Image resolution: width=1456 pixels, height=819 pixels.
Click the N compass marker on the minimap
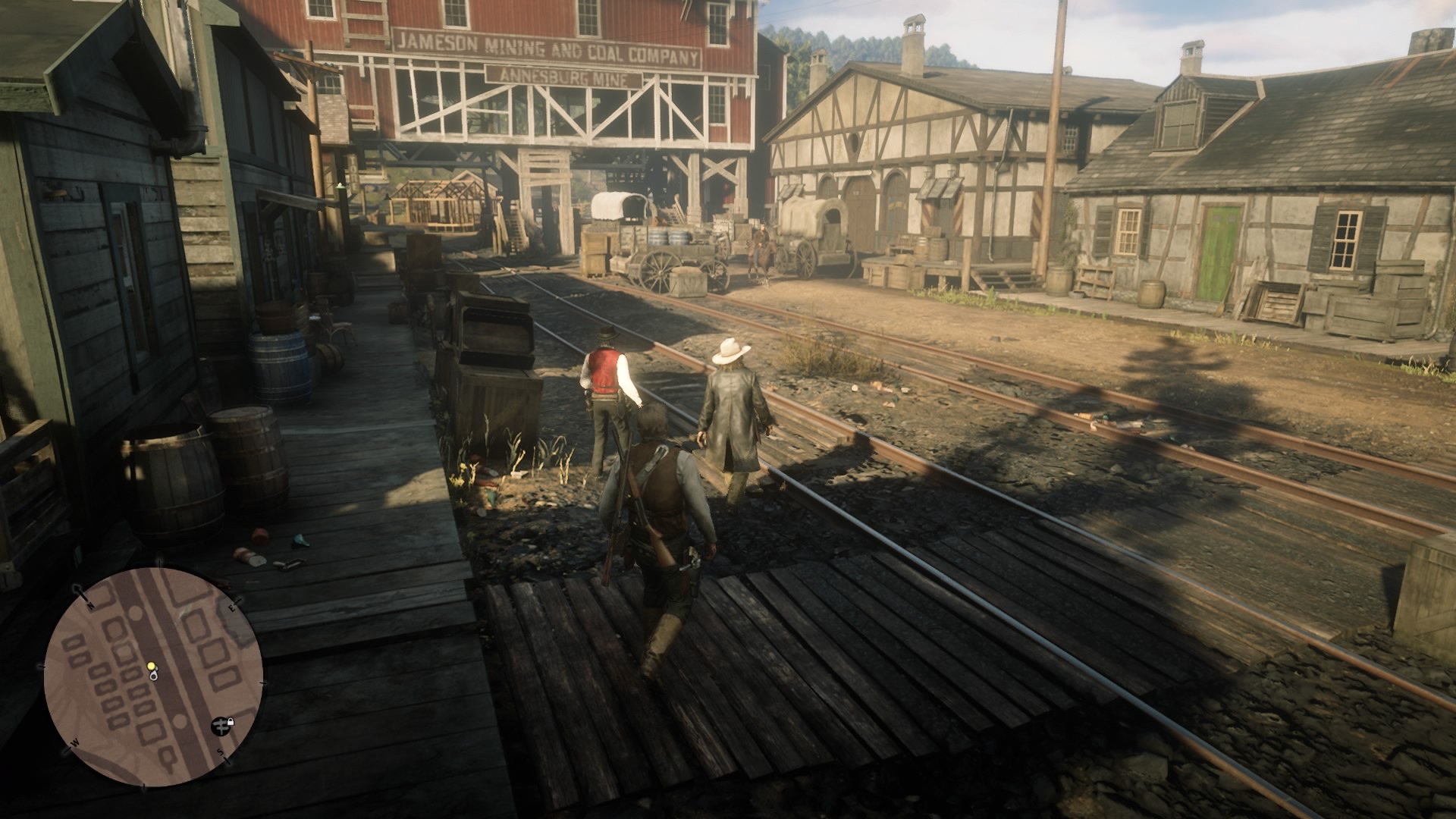click(90, 604)
